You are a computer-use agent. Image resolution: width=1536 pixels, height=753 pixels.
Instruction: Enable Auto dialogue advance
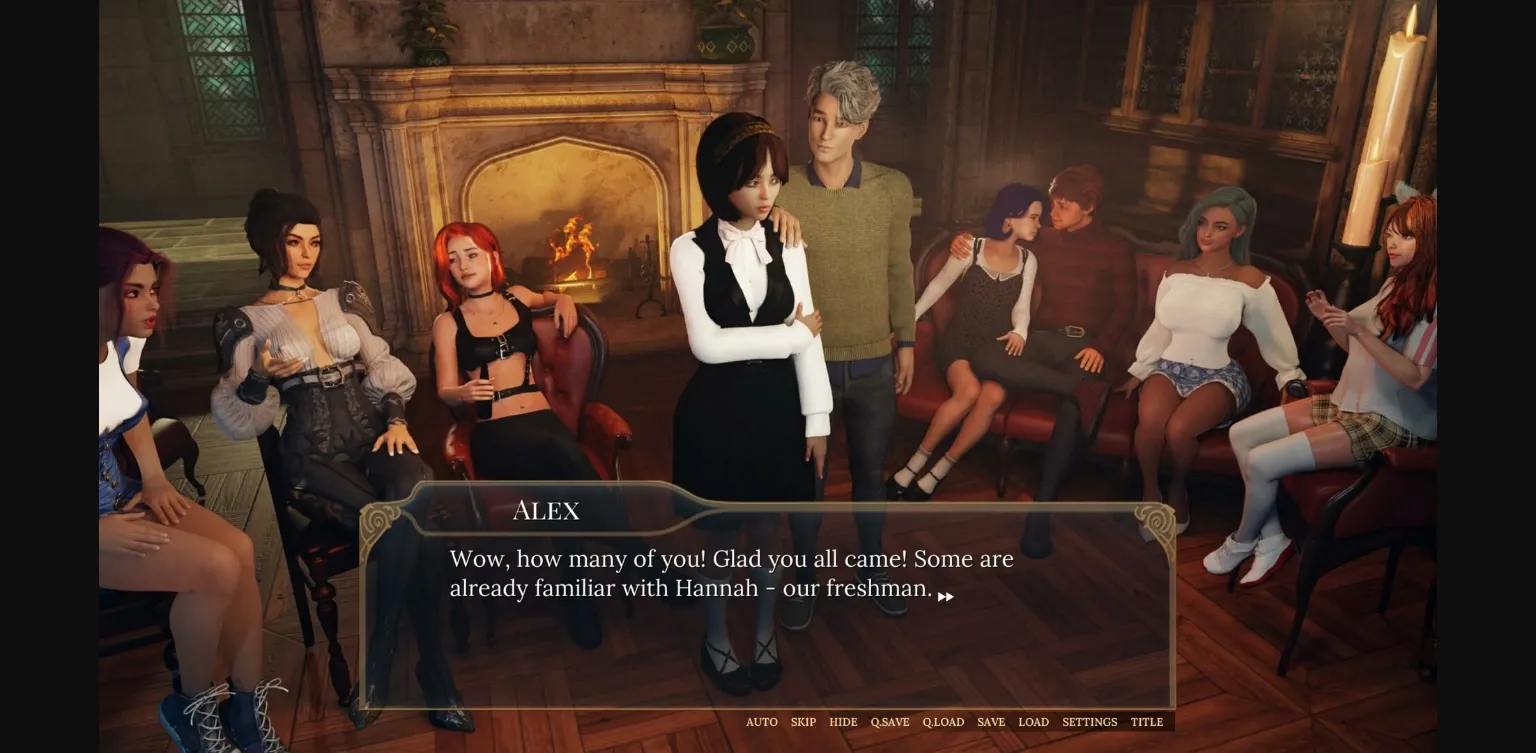[x=761, y=722]
